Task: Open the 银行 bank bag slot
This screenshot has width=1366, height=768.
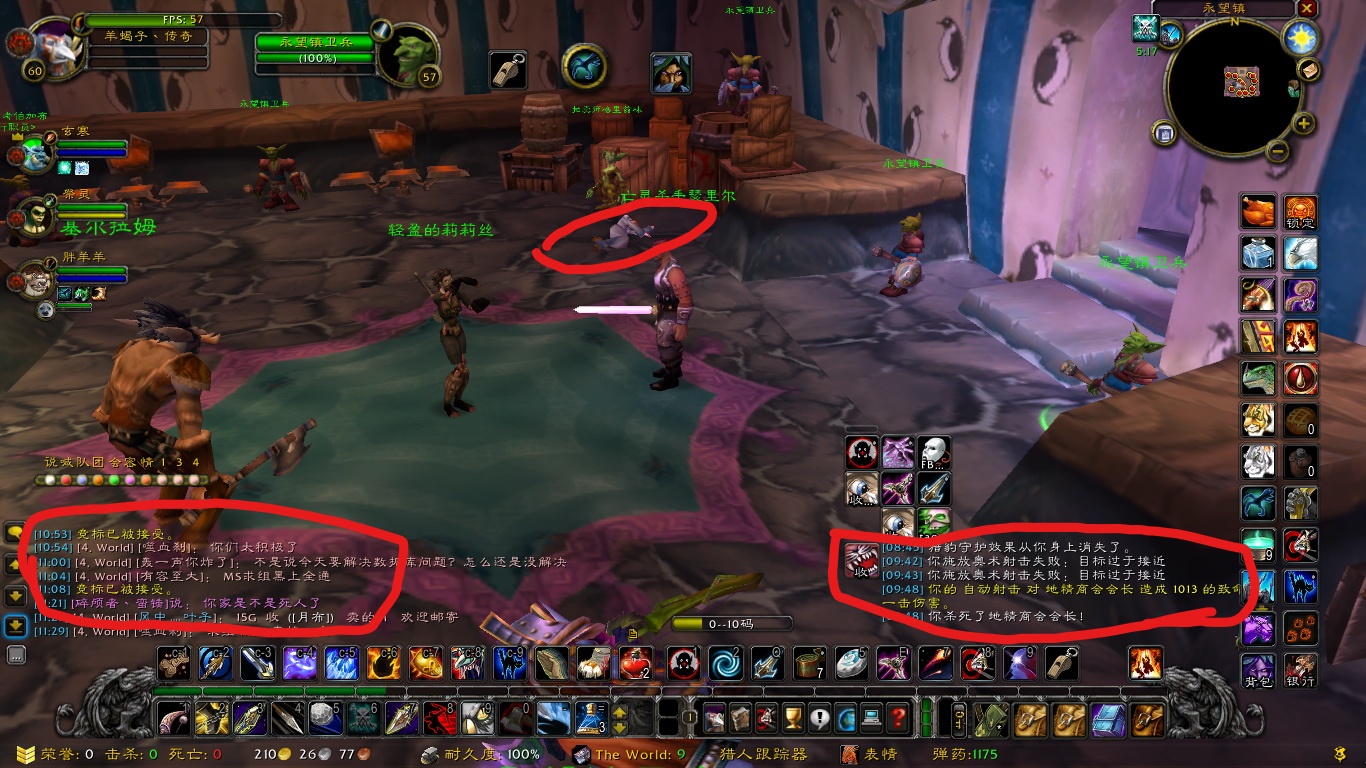Action: coord(1301,671)
